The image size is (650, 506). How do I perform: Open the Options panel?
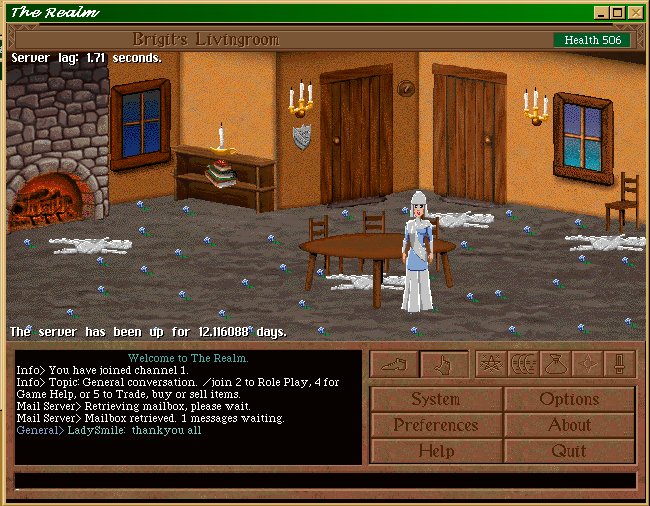pos(569,399)
